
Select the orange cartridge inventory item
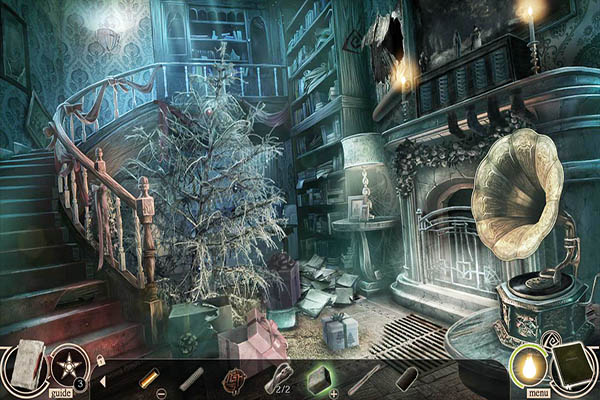coord(149,376)
